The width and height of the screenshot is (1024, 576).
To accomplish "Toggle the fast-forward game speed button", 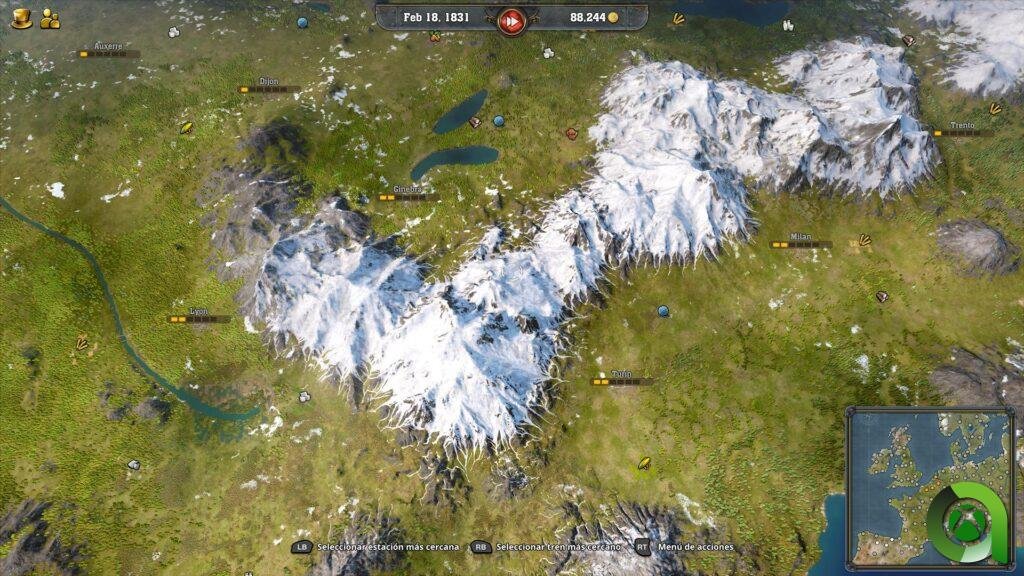I will 512,19.
